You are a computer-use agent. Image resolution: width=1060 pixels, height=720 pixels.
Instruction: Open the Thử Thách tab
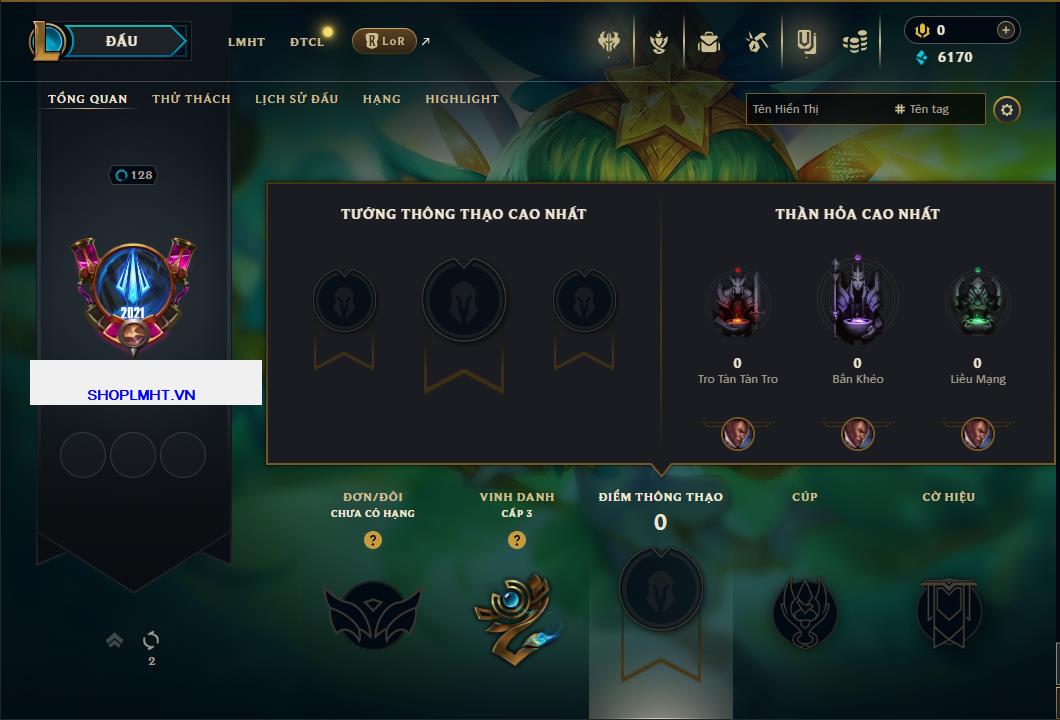pyautogui.click(x=191, y=99)
